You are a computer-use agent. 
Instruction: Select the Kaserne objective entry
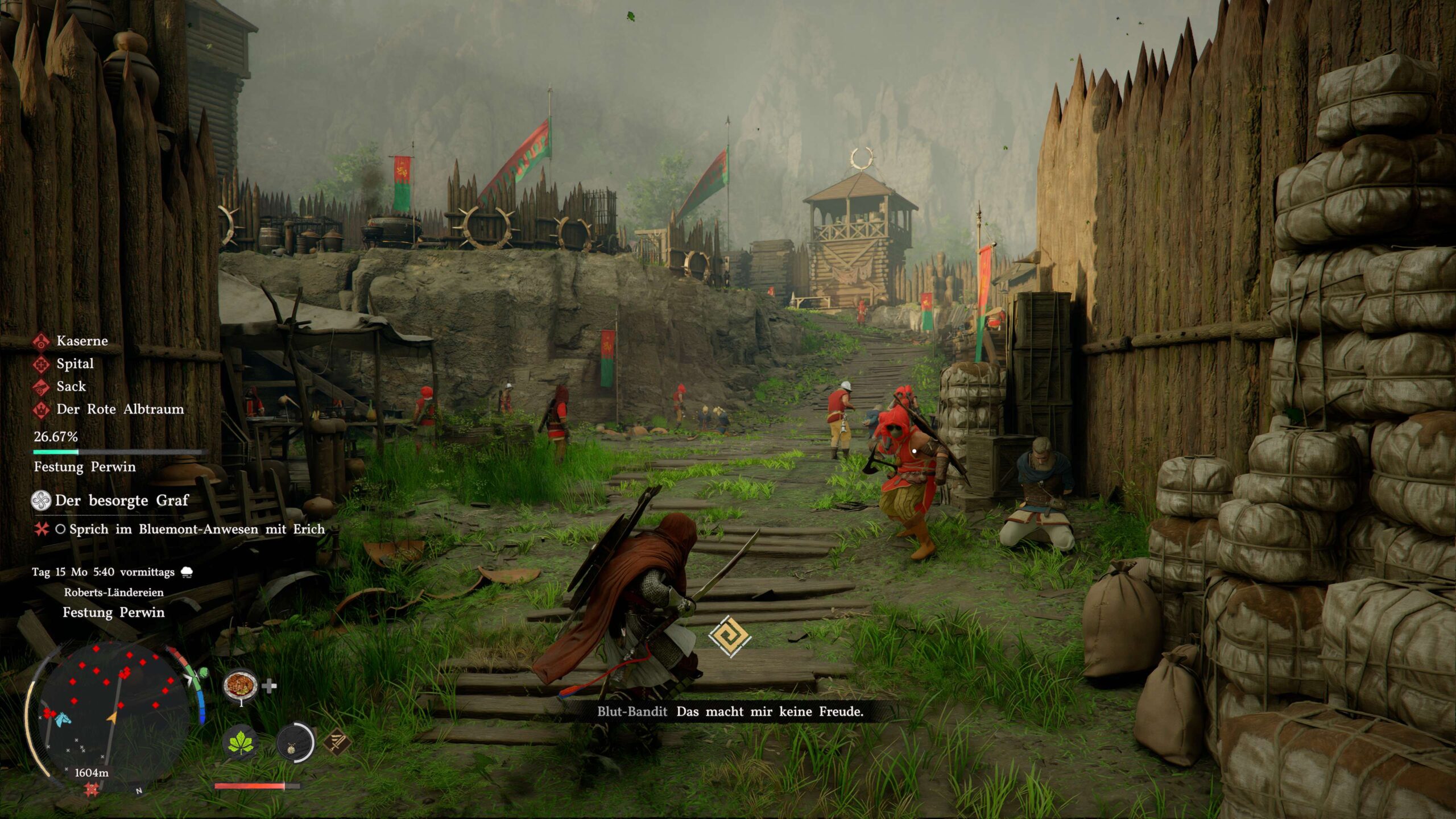pos(81,341)
